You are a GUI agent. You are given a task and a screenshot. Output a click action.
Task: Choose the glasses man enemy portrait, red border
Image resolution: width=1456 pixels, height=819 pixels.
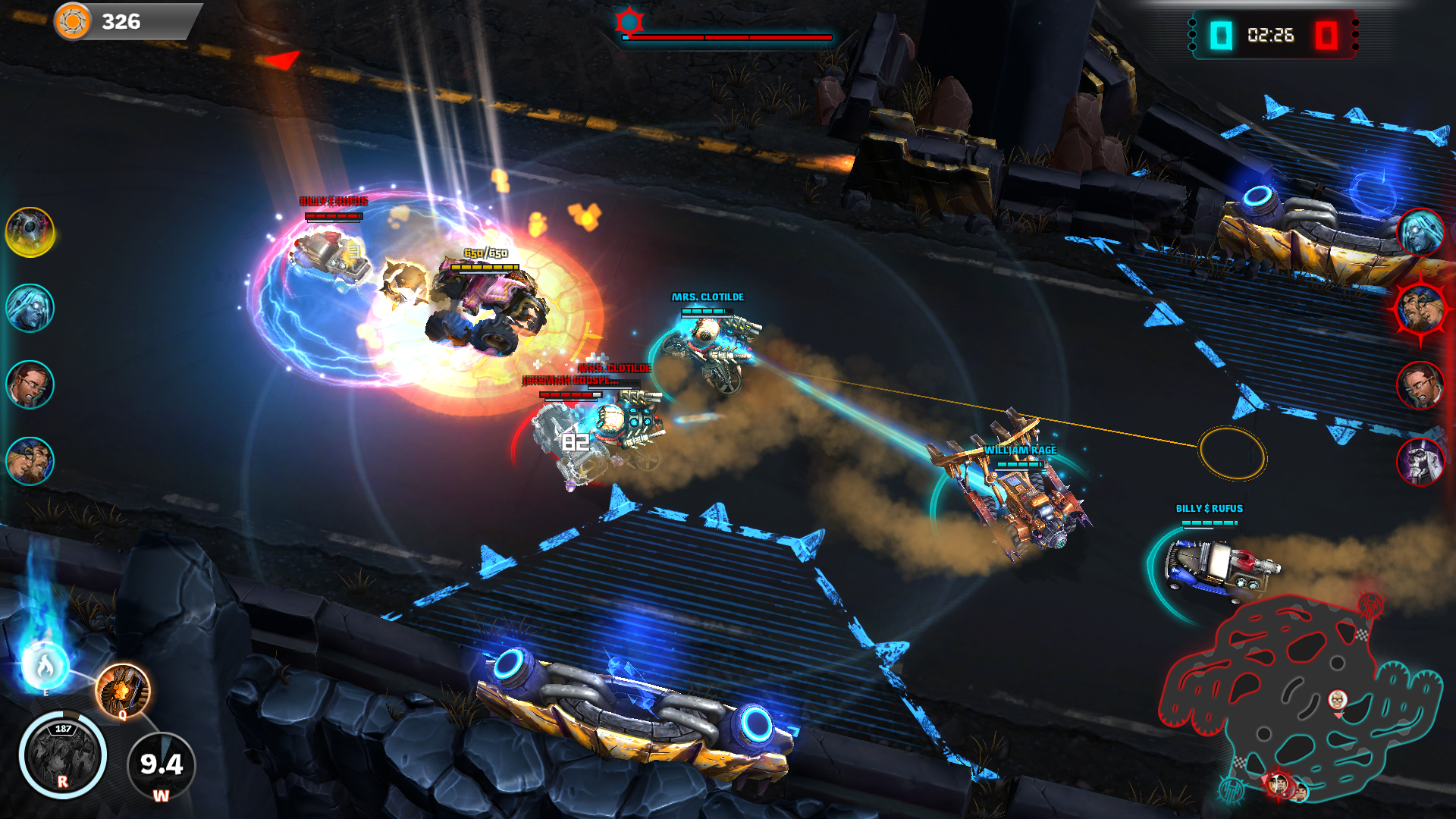[1420, 385]
